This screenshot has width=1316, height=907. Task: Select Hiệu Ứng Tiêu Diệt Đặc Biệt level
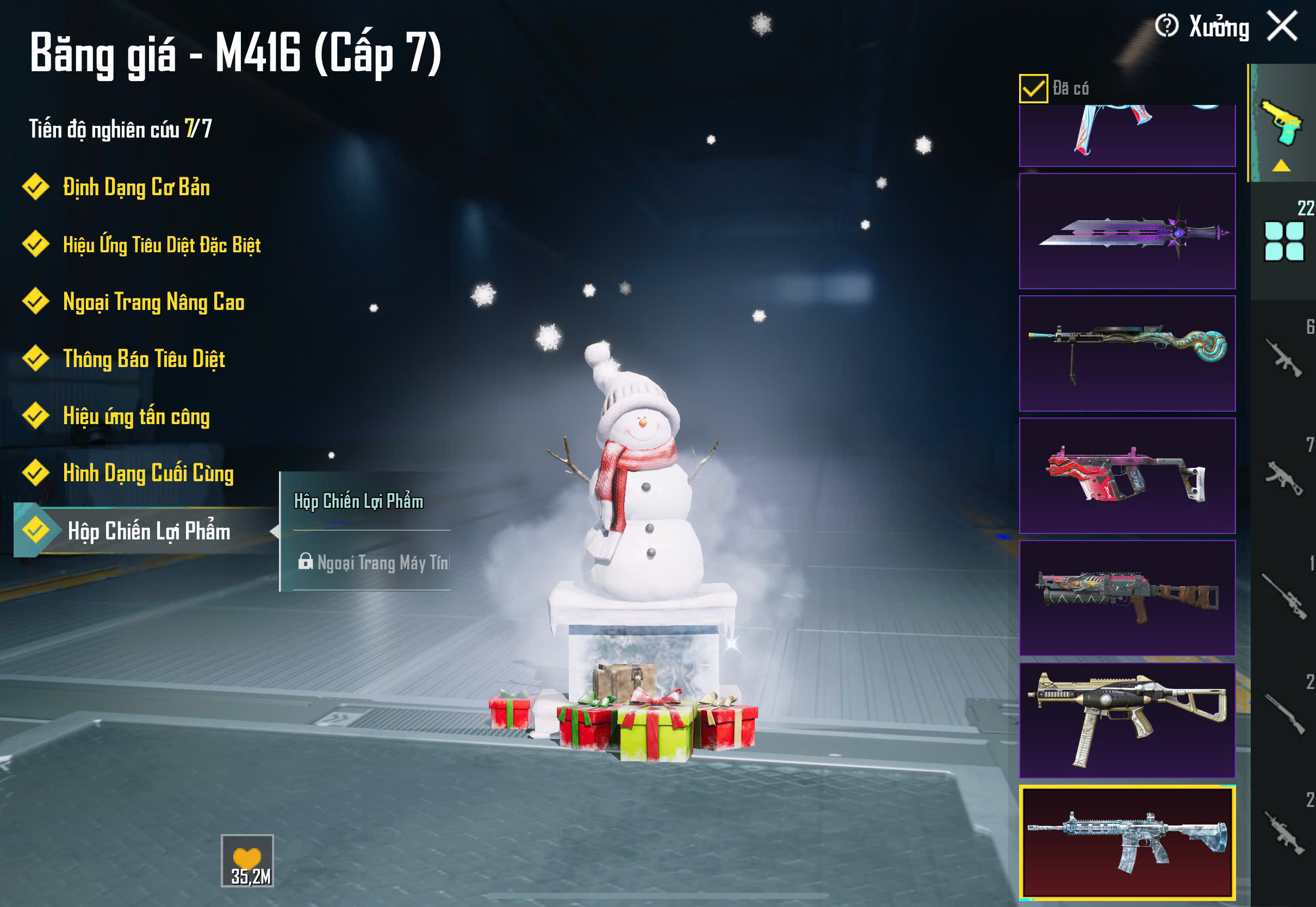point(162,245)
